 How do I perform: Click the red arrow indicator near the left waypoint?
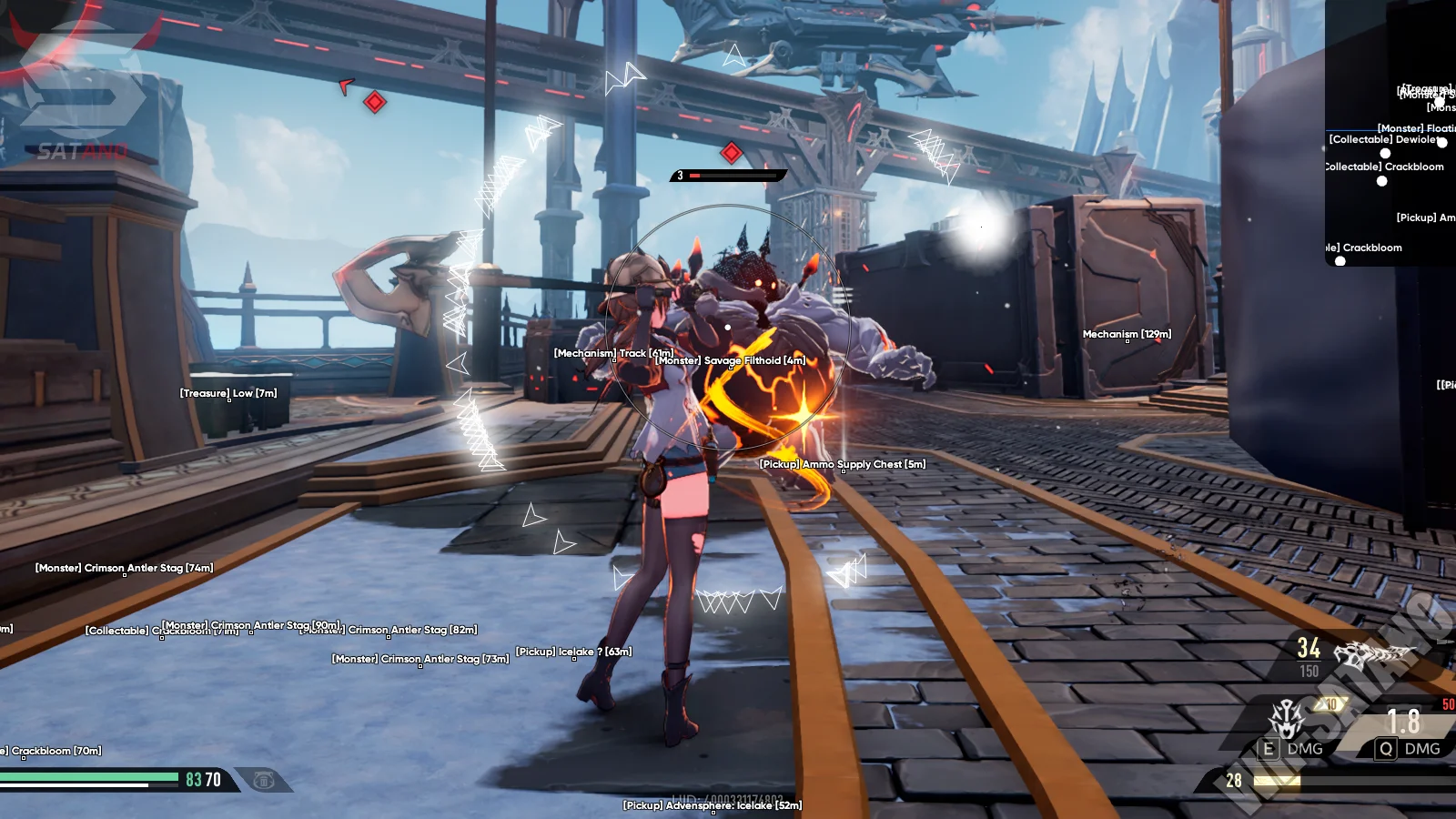click(344, 86)
